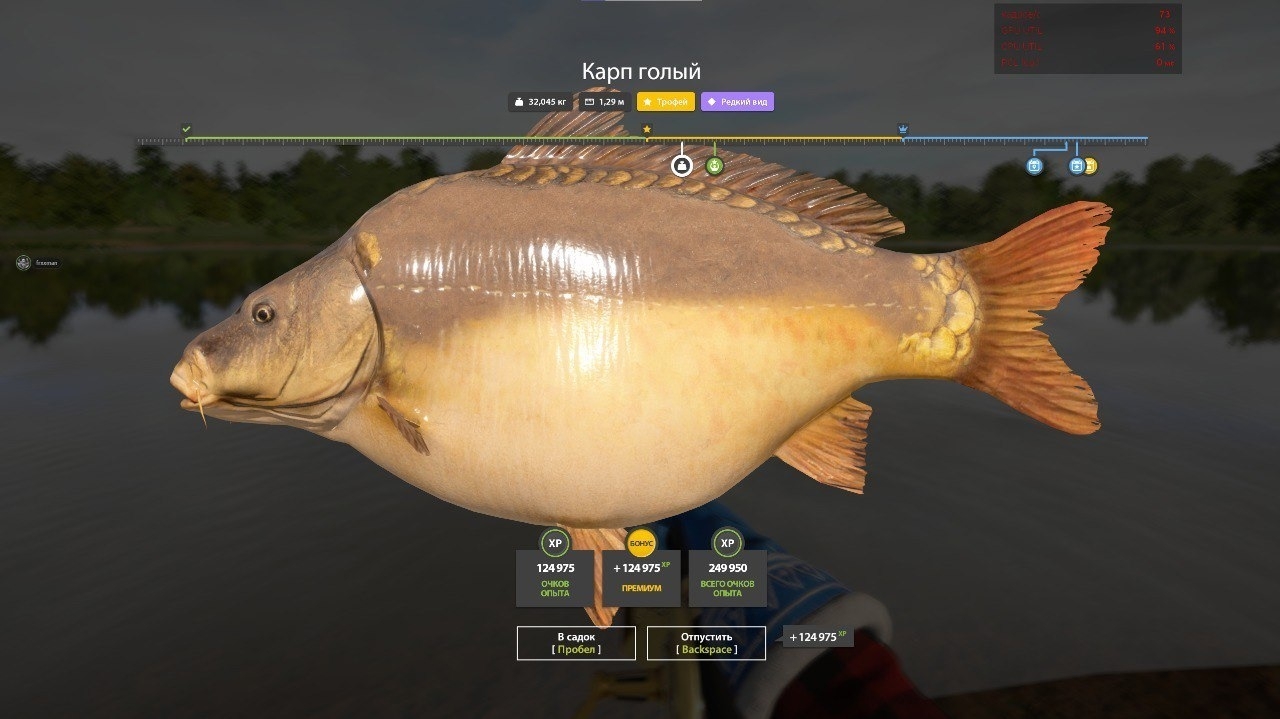The height and width of the screenshot is (719, 1280).
Task: Click the green checkmark marker on the scale
Action: 186,129
